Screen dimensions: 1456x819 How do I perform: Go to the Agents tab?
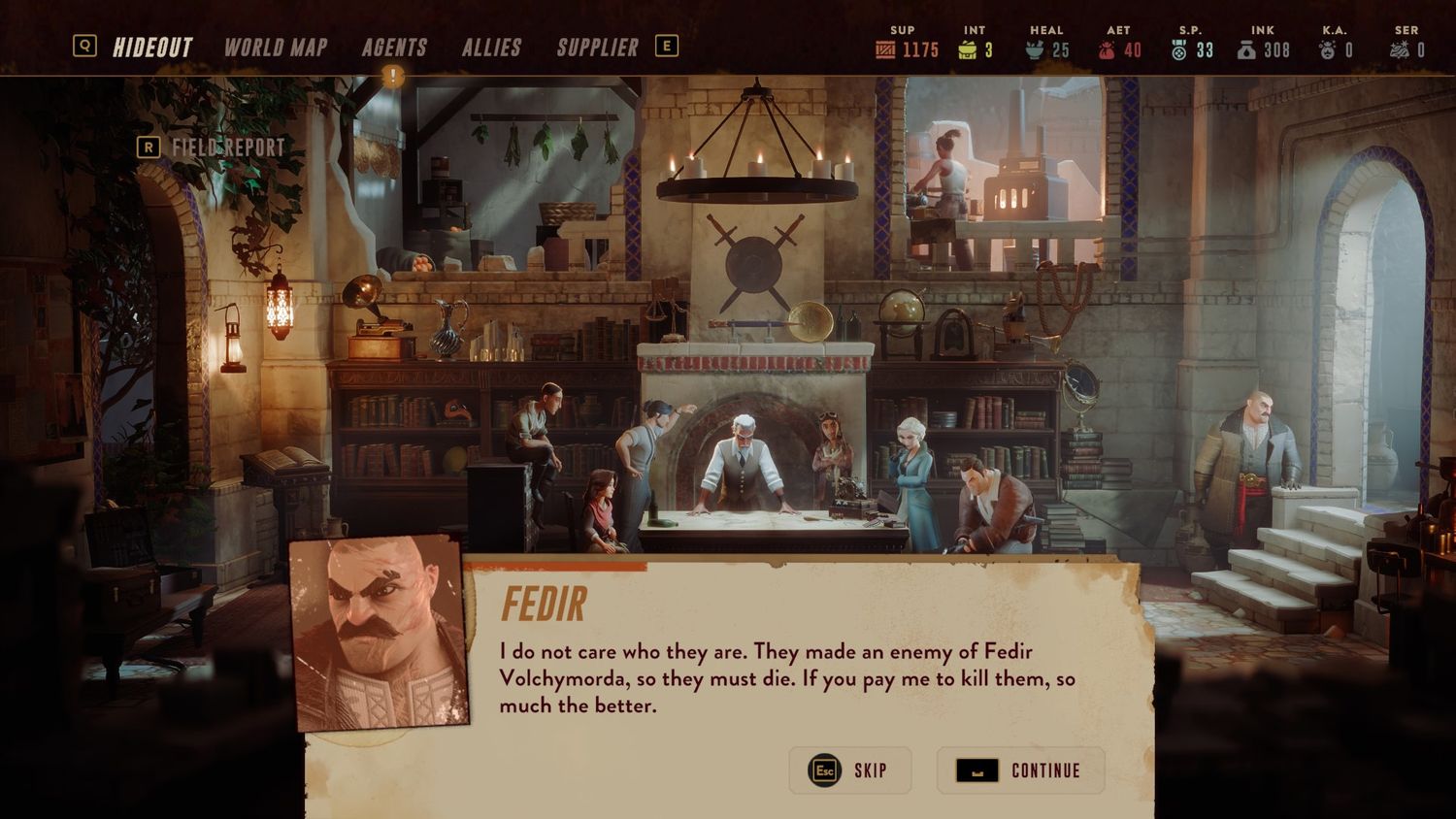pos(394,48)
